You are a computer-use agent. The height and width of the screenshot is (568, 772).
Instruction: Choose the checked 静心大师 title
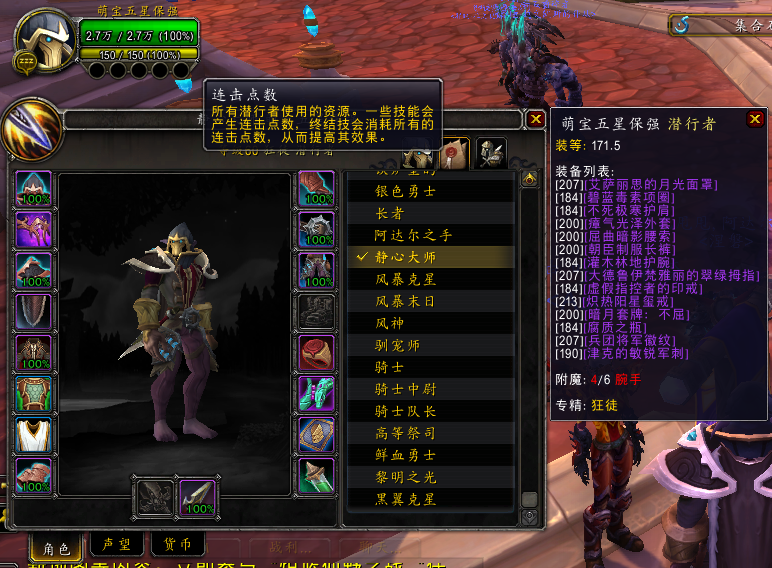(x=405, y=257)
